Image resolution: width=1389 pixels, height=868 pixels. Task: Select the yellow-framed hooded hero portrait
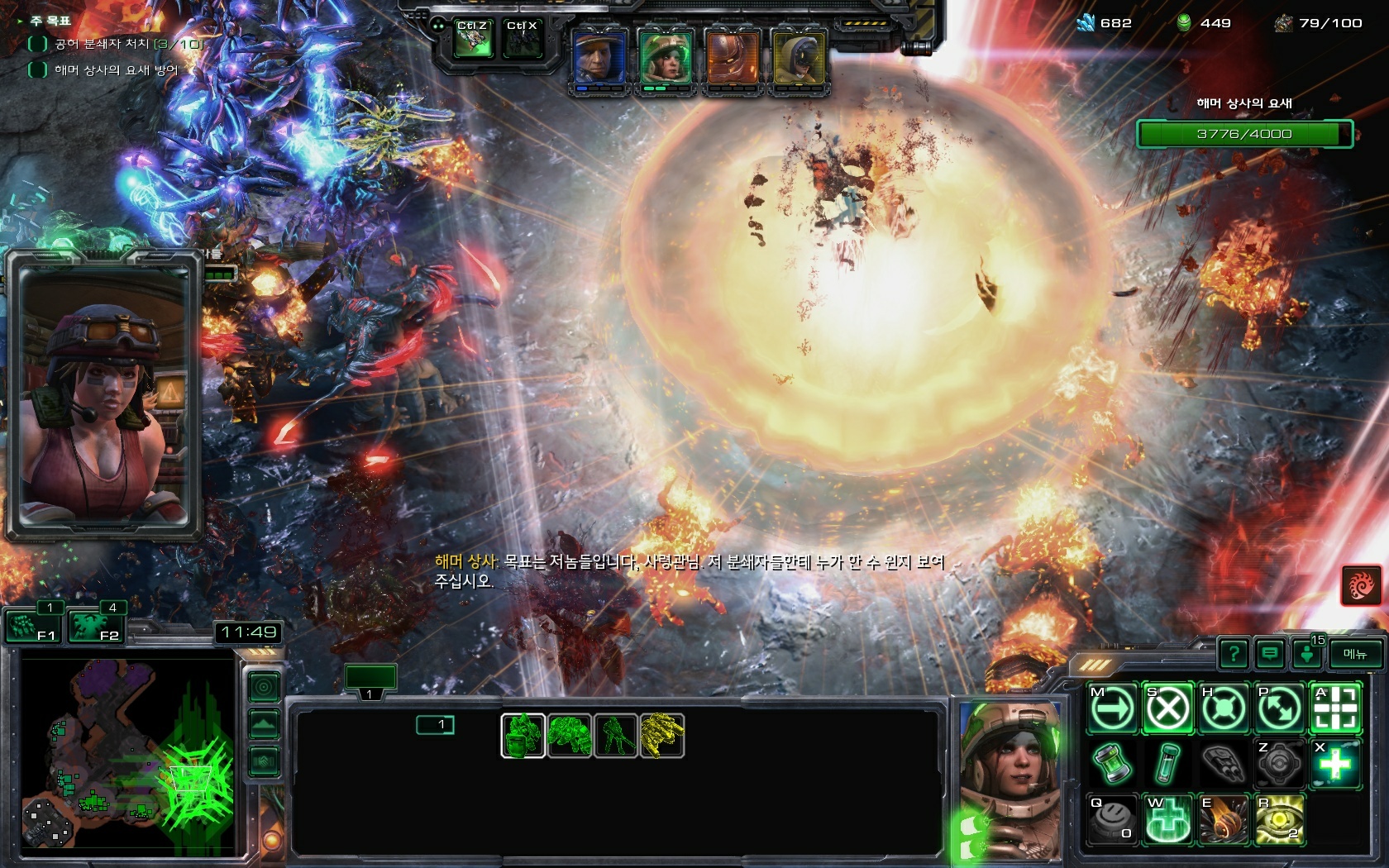point(798,59)
